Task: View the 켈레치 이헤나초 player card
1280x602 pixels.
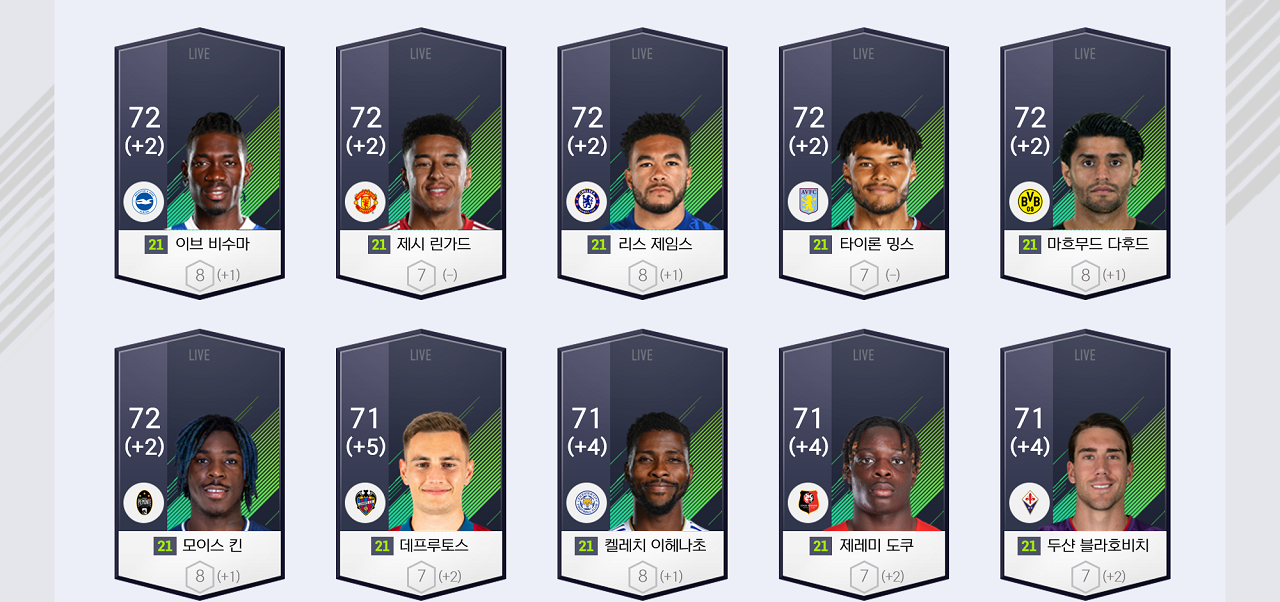Action: [642, 466]
